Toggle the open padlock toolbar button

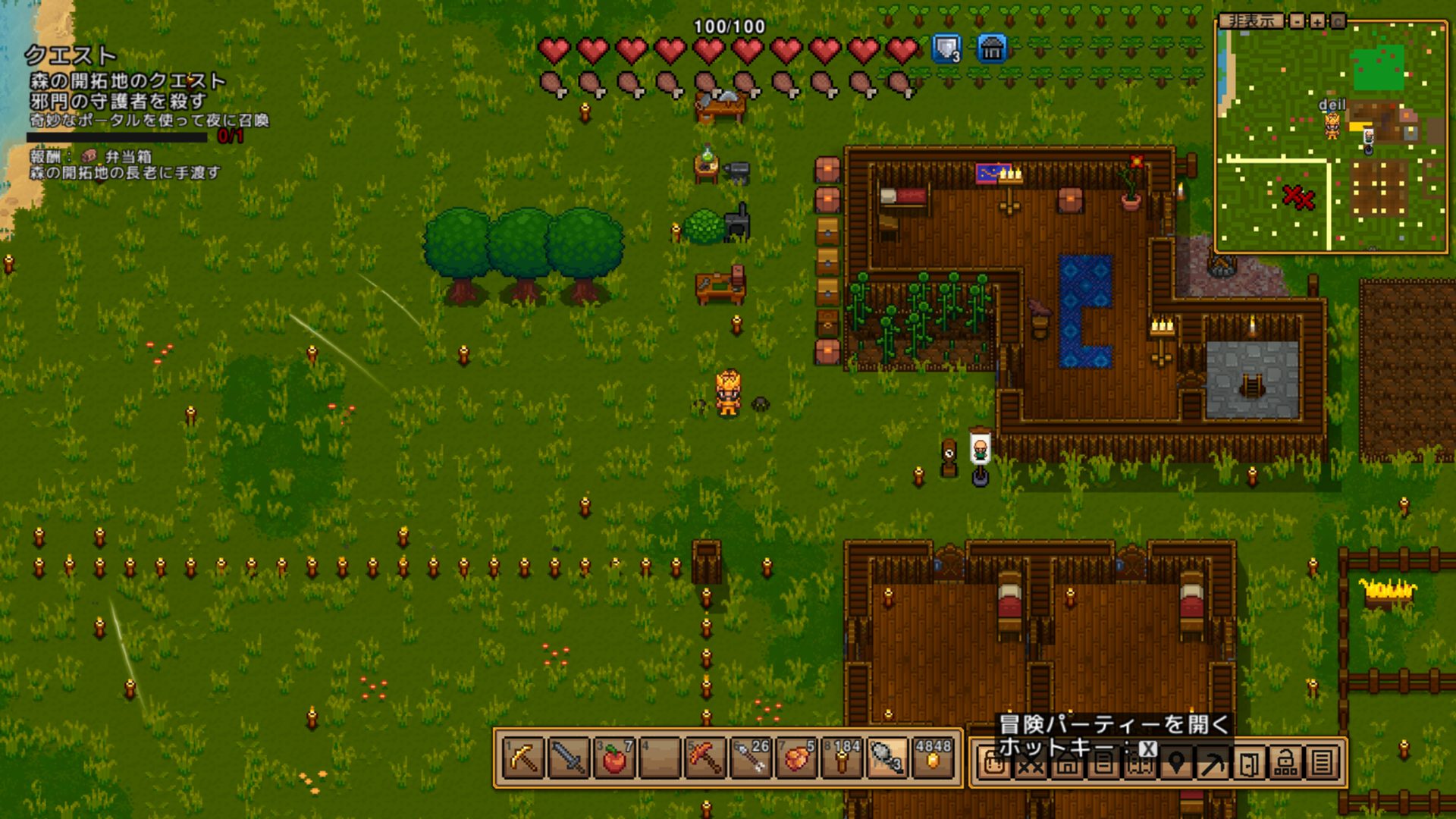pos(1285,764)
